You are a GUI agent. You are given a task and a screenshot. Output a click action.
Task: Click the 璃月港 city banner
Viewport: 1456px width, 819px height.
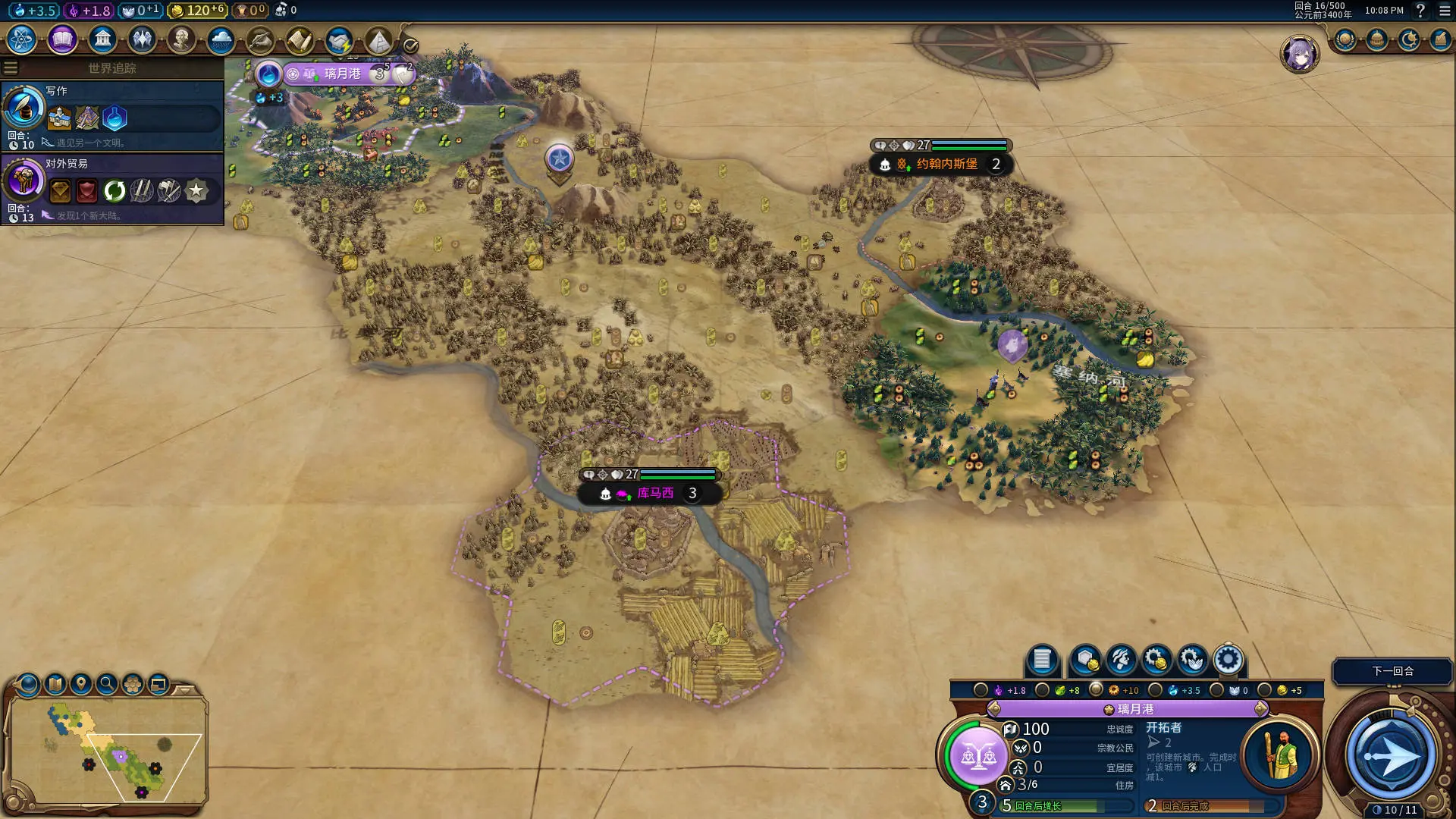pos(343,74)
